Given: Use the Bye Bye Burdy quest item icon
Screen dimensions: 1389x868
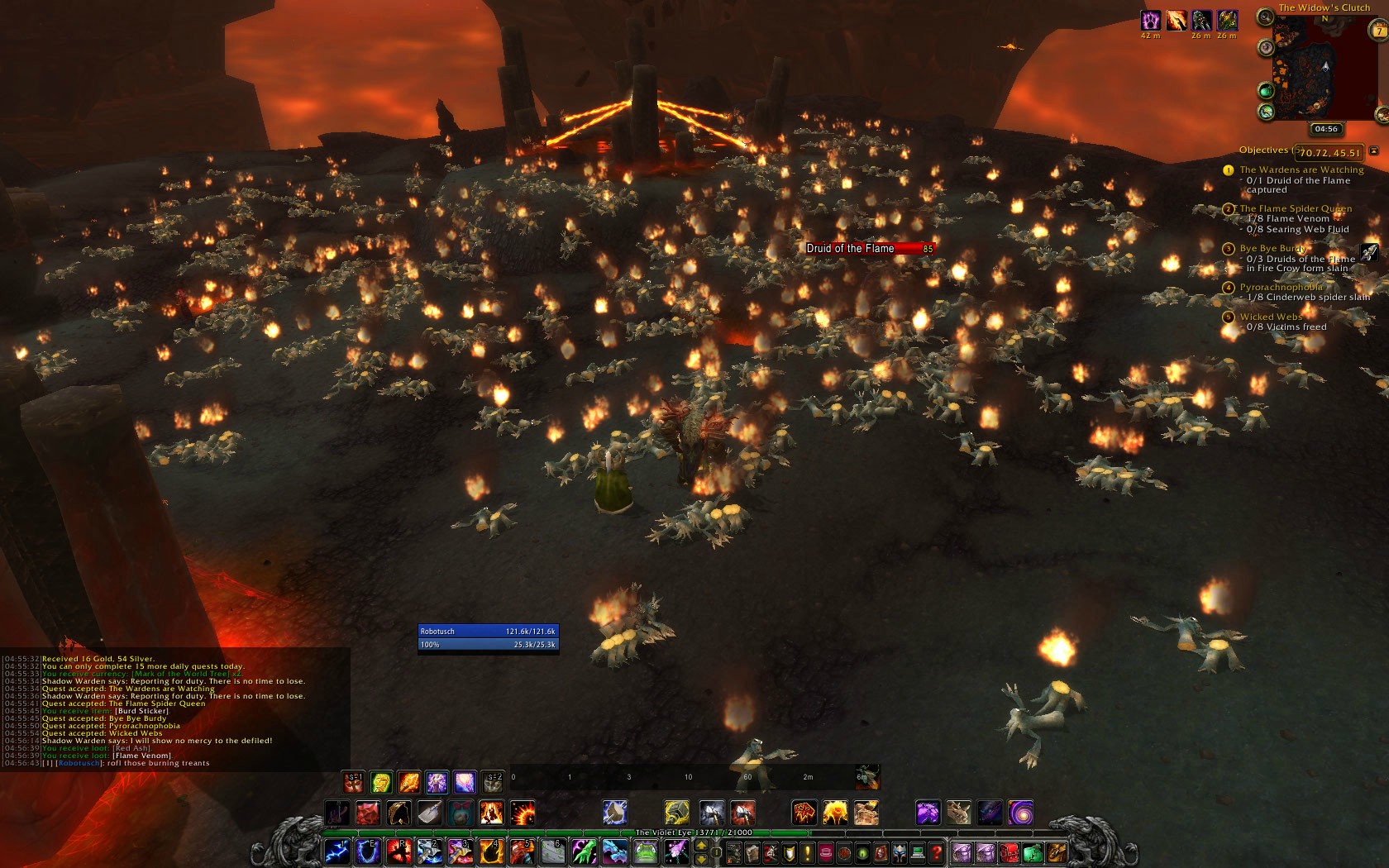Looking at the screenshot, I should click(x=1369, y=252).
